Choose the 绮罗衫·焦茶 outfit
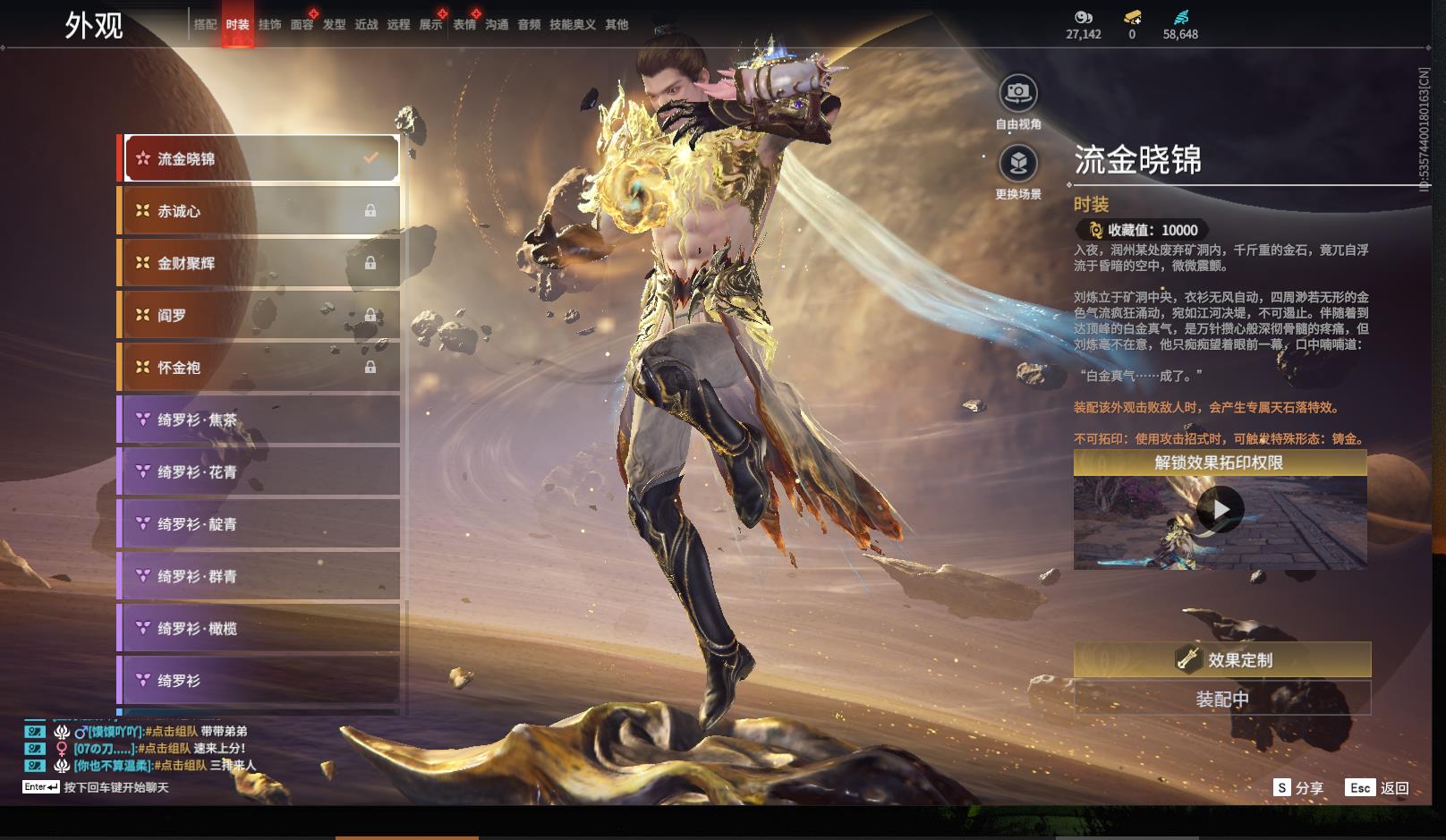Screen dimensions: 1446x840 [260, 420]
